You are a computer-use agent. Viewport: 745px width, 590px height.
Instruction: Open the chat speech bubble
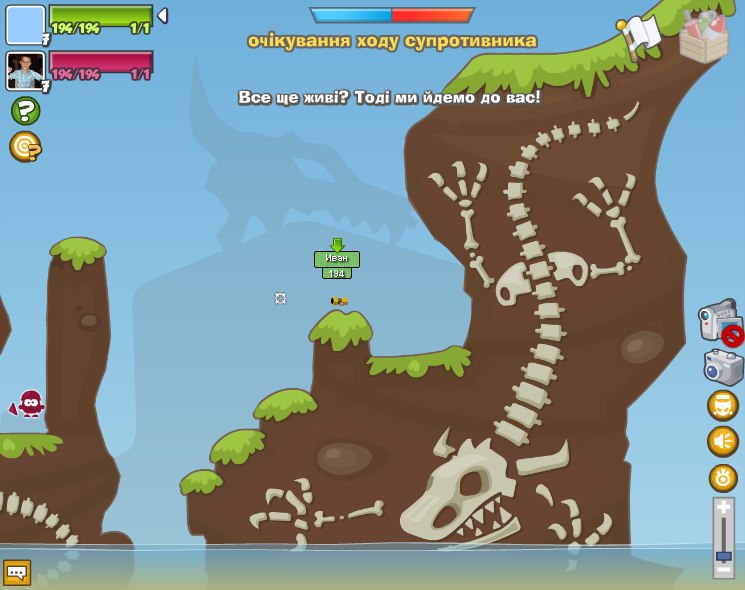point(17,572)
